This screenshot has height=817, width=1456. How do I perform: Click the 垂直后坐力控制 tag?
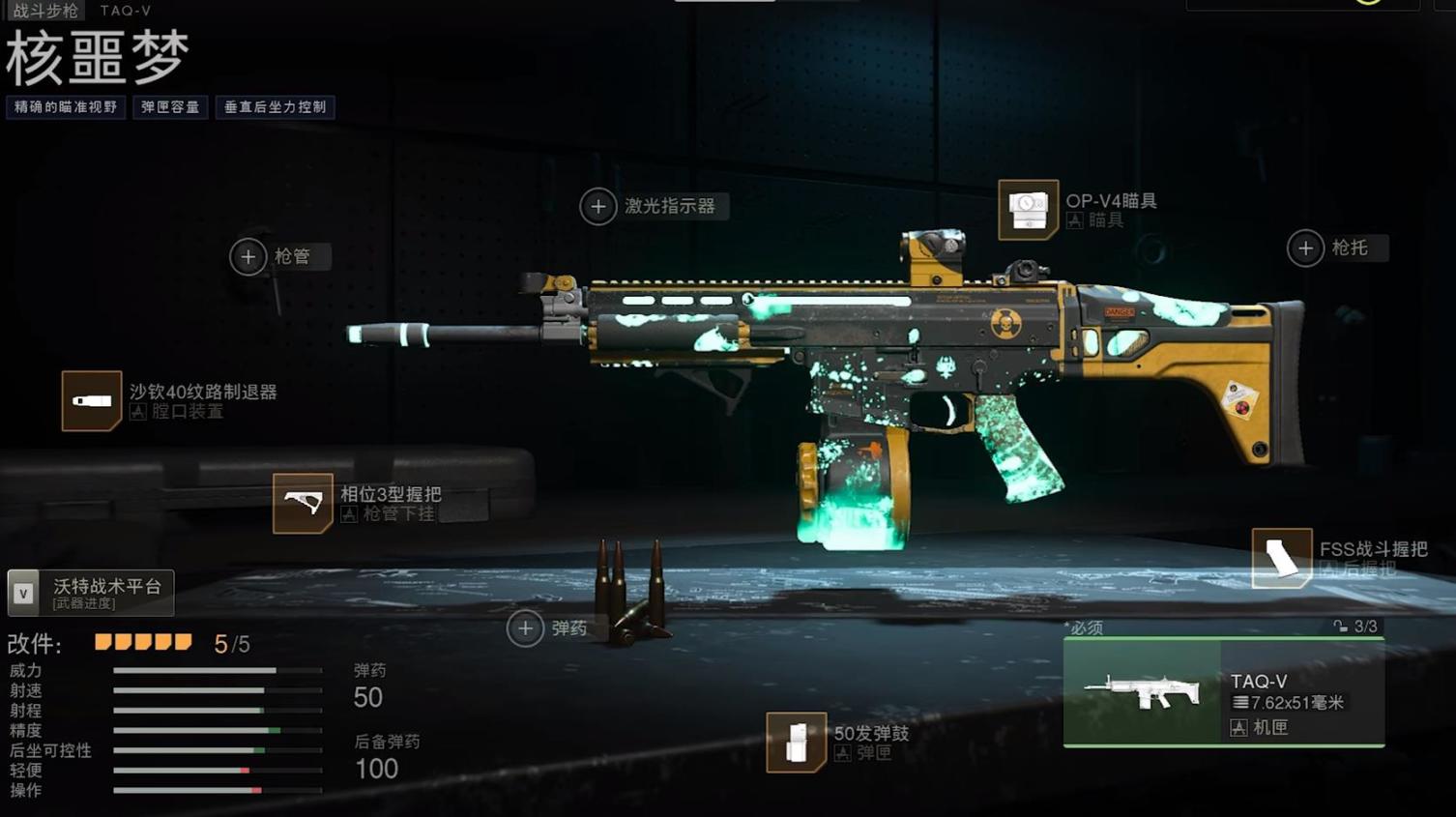275,107
